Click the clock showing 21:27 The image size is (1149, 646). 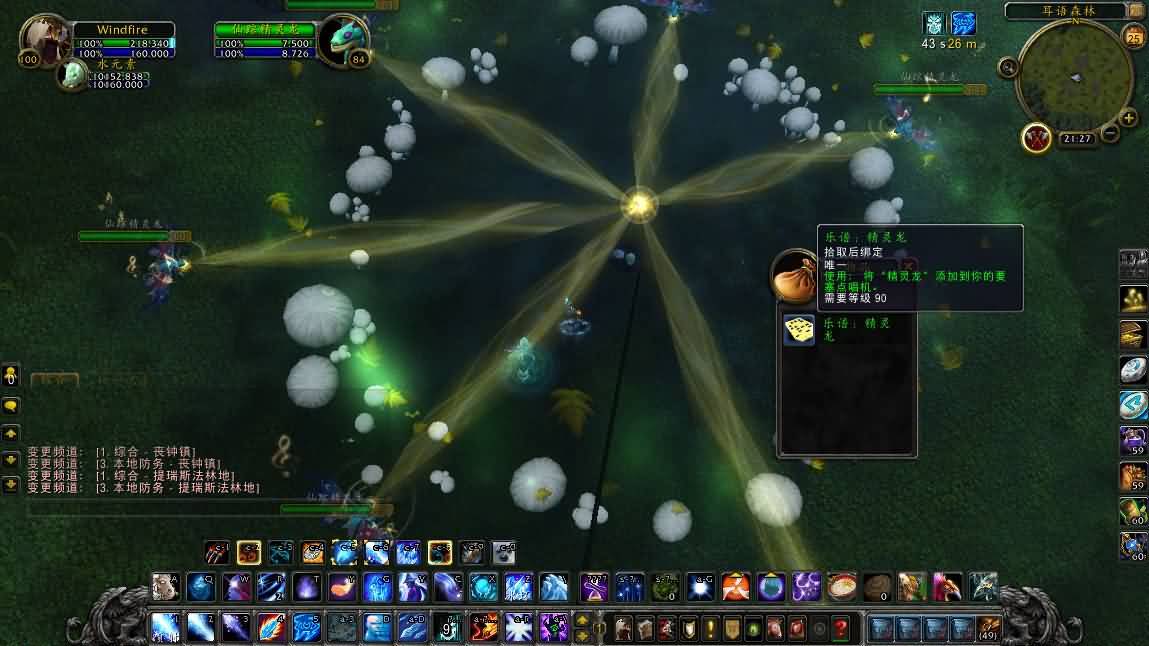point(1076,139)
